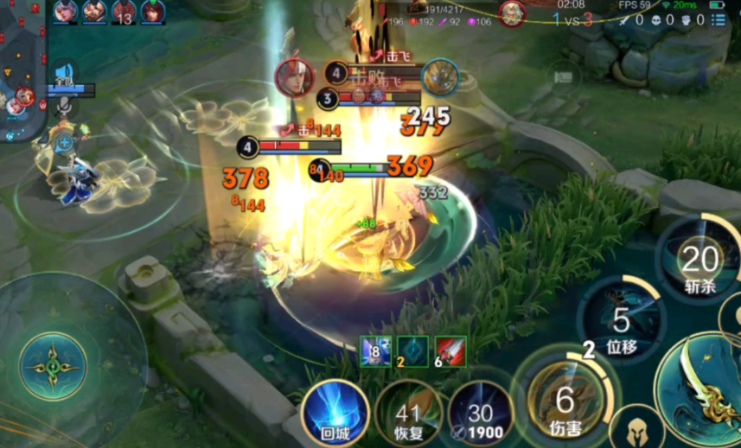Viewport: 741px width, 448px height.
Task: Select the teammate portrait marked 13
Action: [x=124, y=12]
